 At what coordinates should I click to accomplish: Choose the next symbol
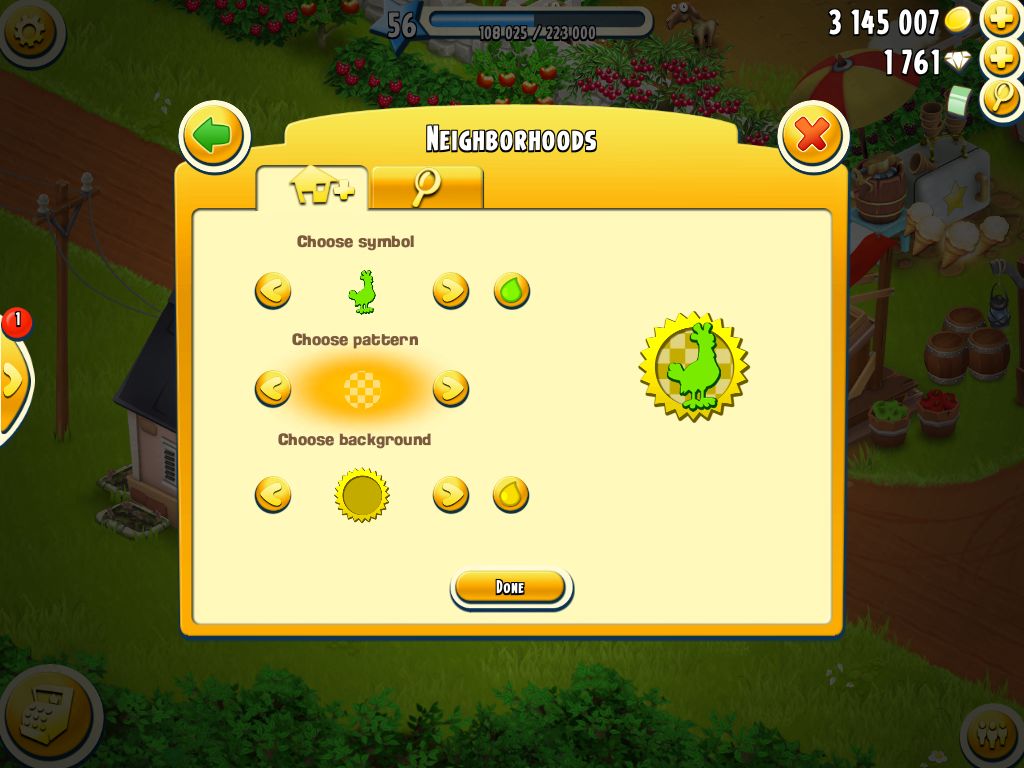pyautogui.click(x=451, y=291)
